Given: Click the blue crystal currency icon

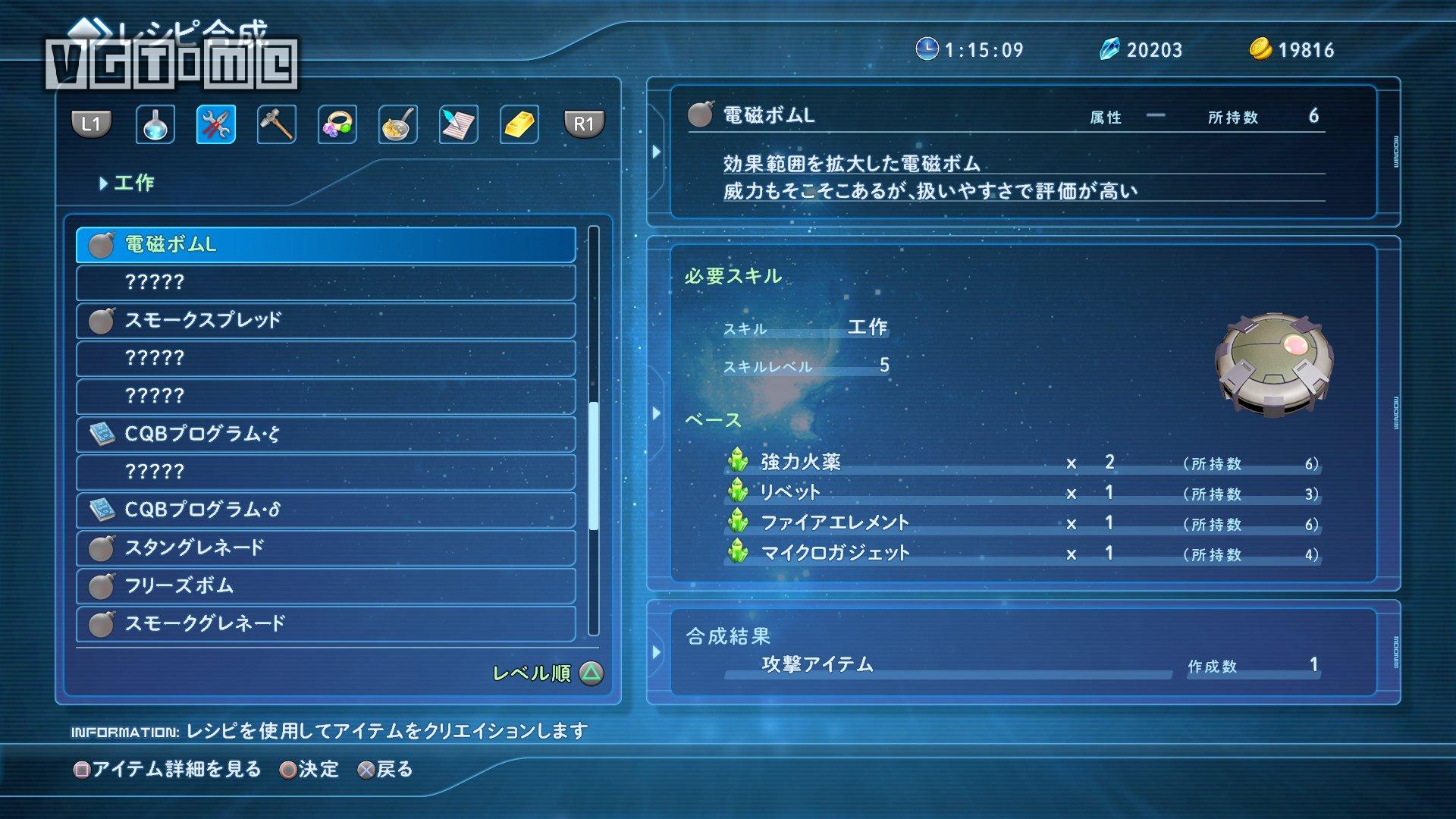Looking at the screenshot, I should pyautogui.click(x=1109, y=49).
